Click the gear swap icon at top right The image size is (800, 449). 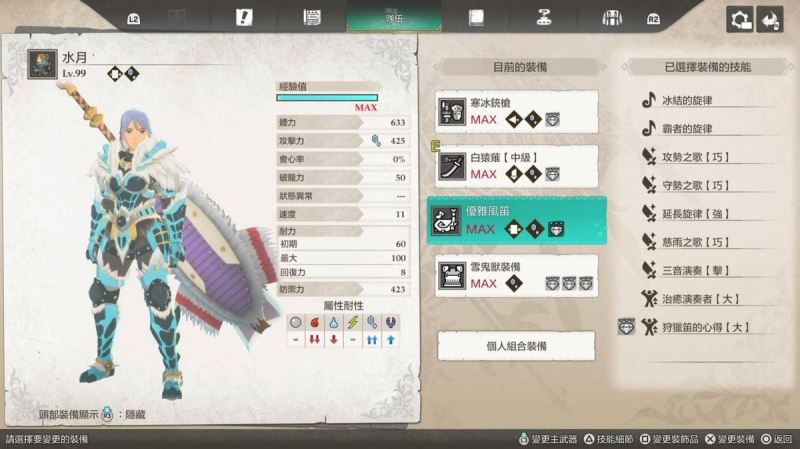click(740, 19)
